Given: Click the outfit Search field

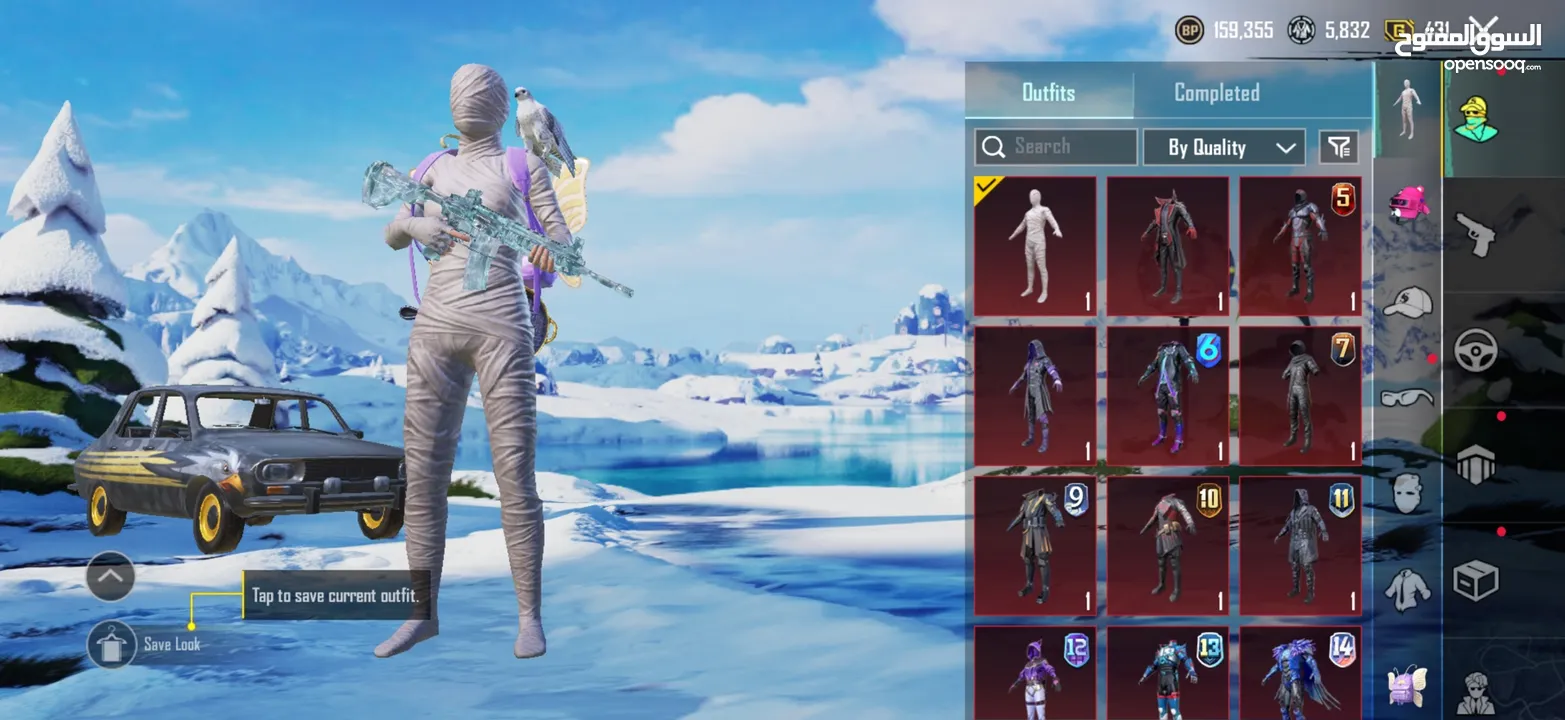Looking at the screenshot, I should pyautogui.click(x=1056, y=147).
